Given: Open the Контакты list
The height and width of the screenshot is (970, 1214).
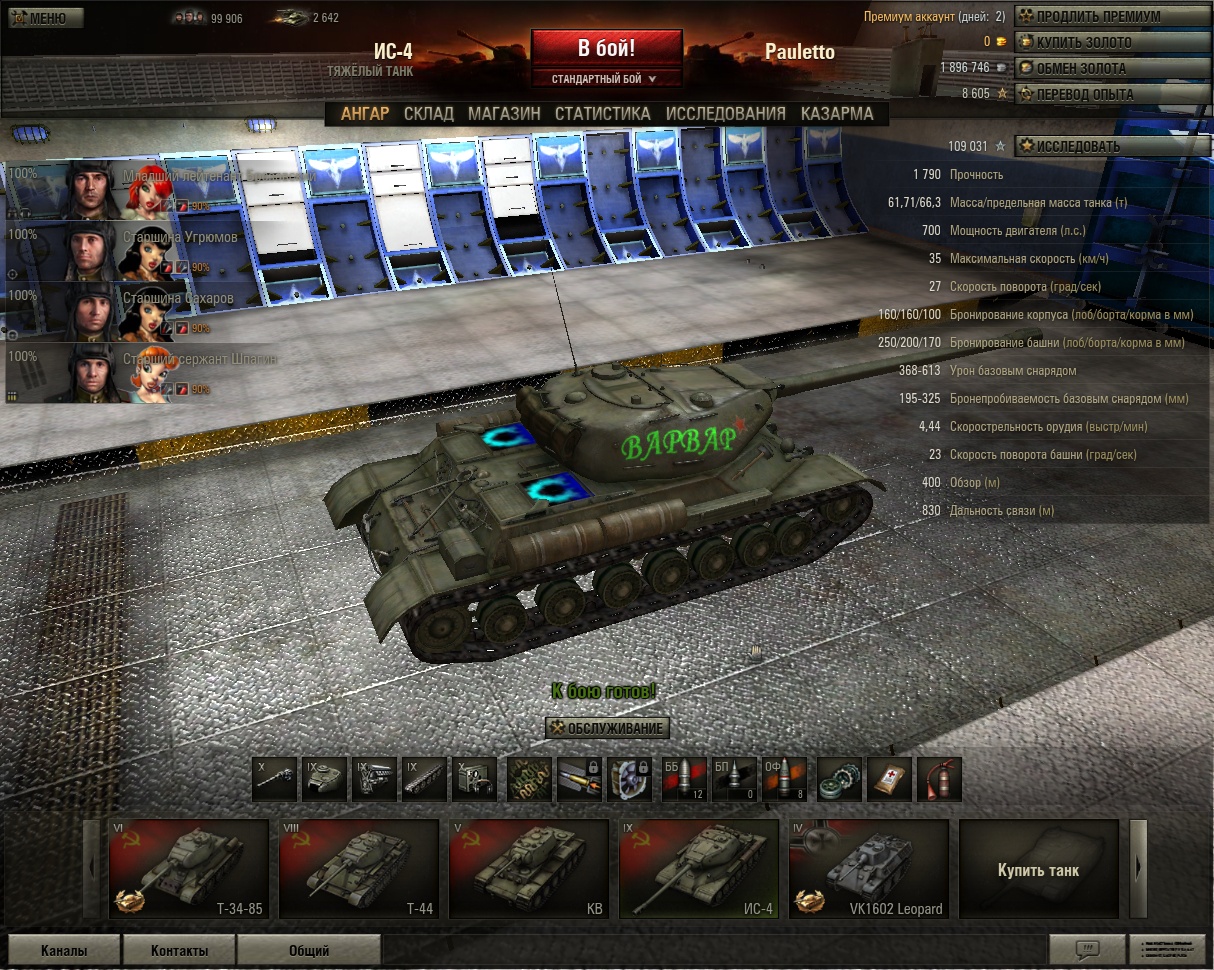Looking at the screenshot, I should (x=179, y=950).
